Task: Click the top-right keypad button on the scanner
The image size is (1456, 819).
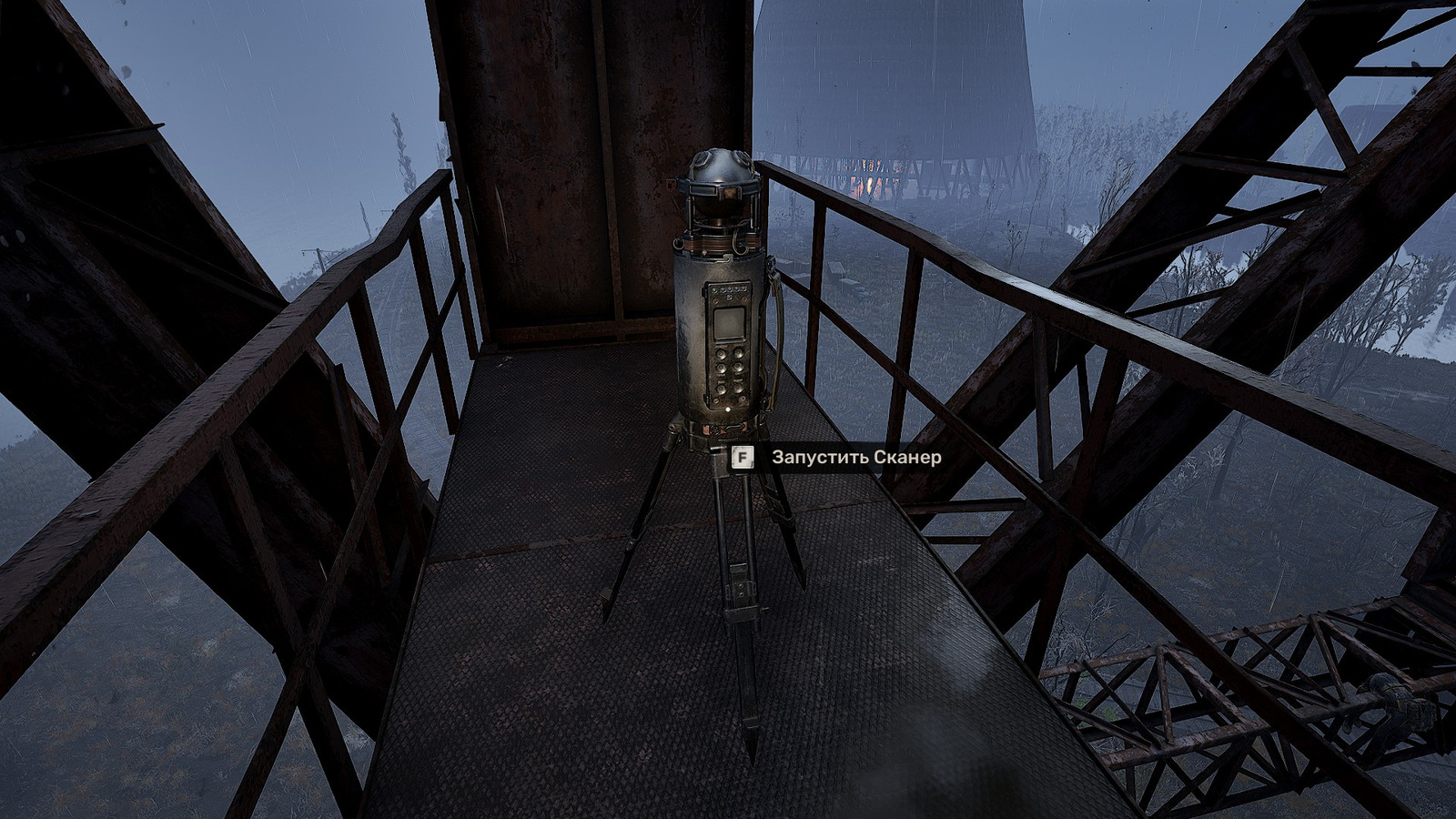Action: click(739, 353)
